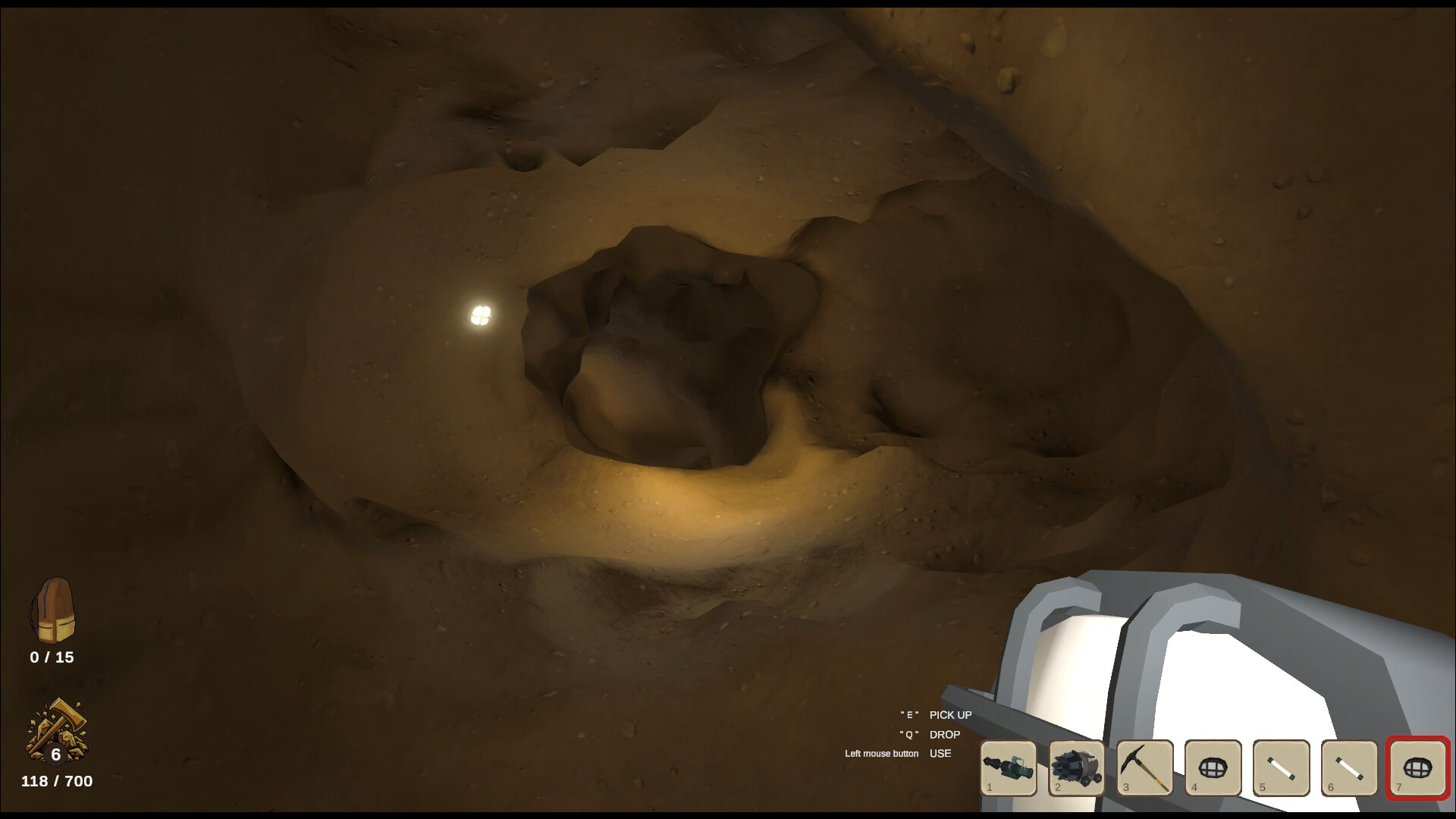Select the mining drill in hotbar slot 1
Image resolution: width=1456 pixels, height=819 pixels.
coord(1009,769)
